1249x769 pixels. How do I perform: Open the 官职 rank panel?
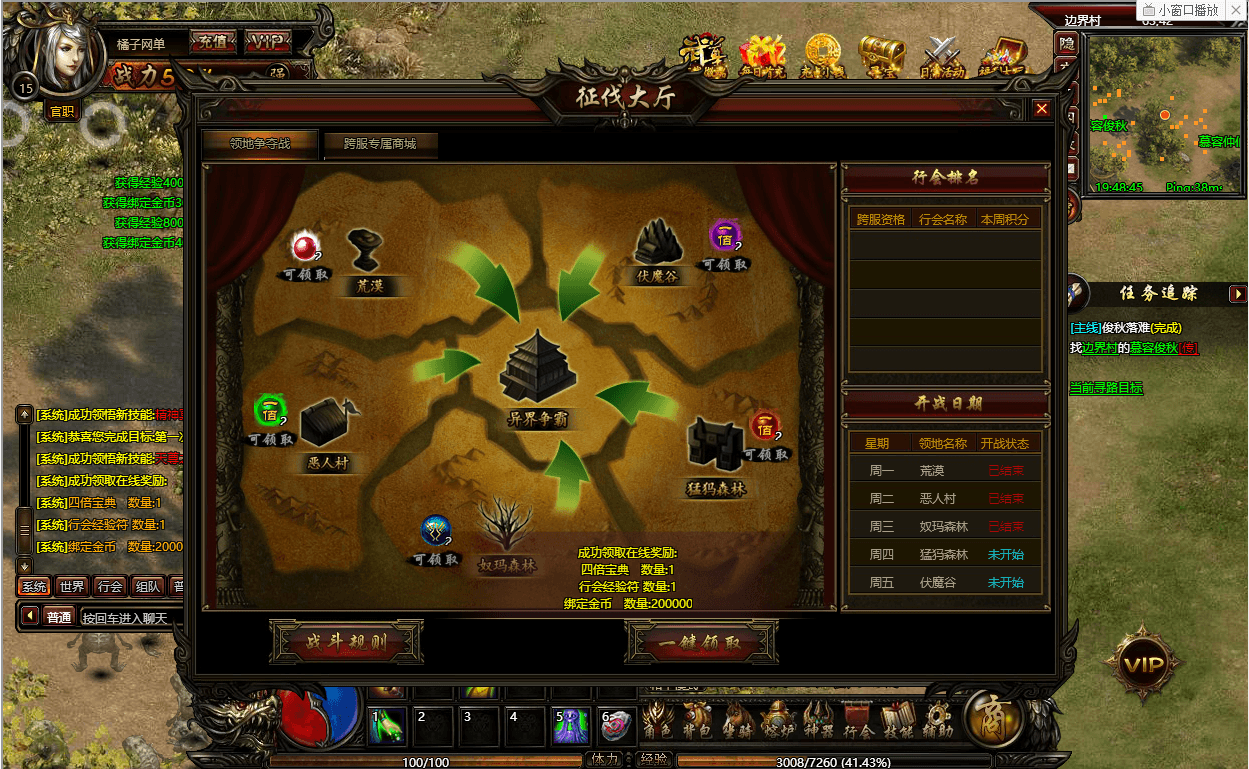pyautogui.click(x=62, y=111)
